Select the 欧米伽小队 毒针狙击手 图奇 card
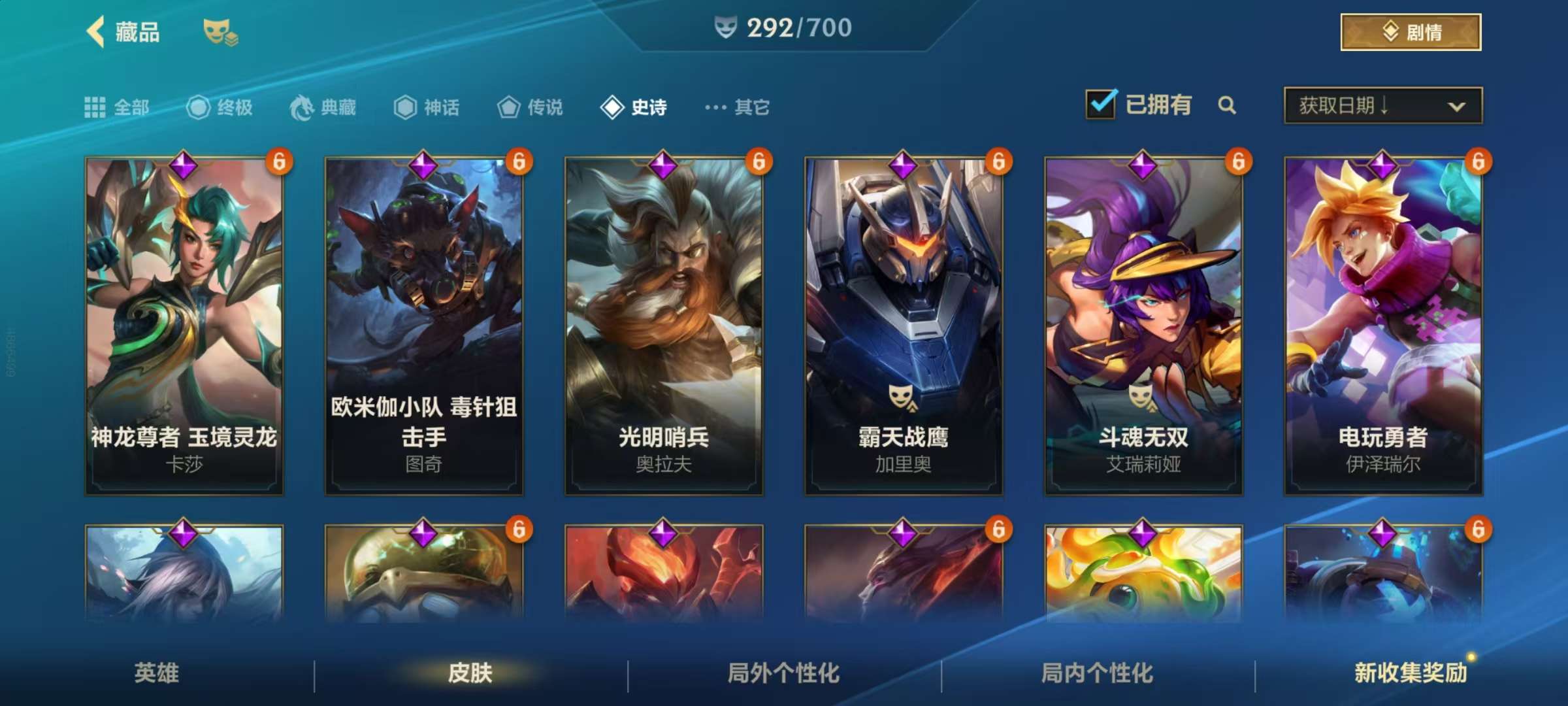 [x=424, y=326]
